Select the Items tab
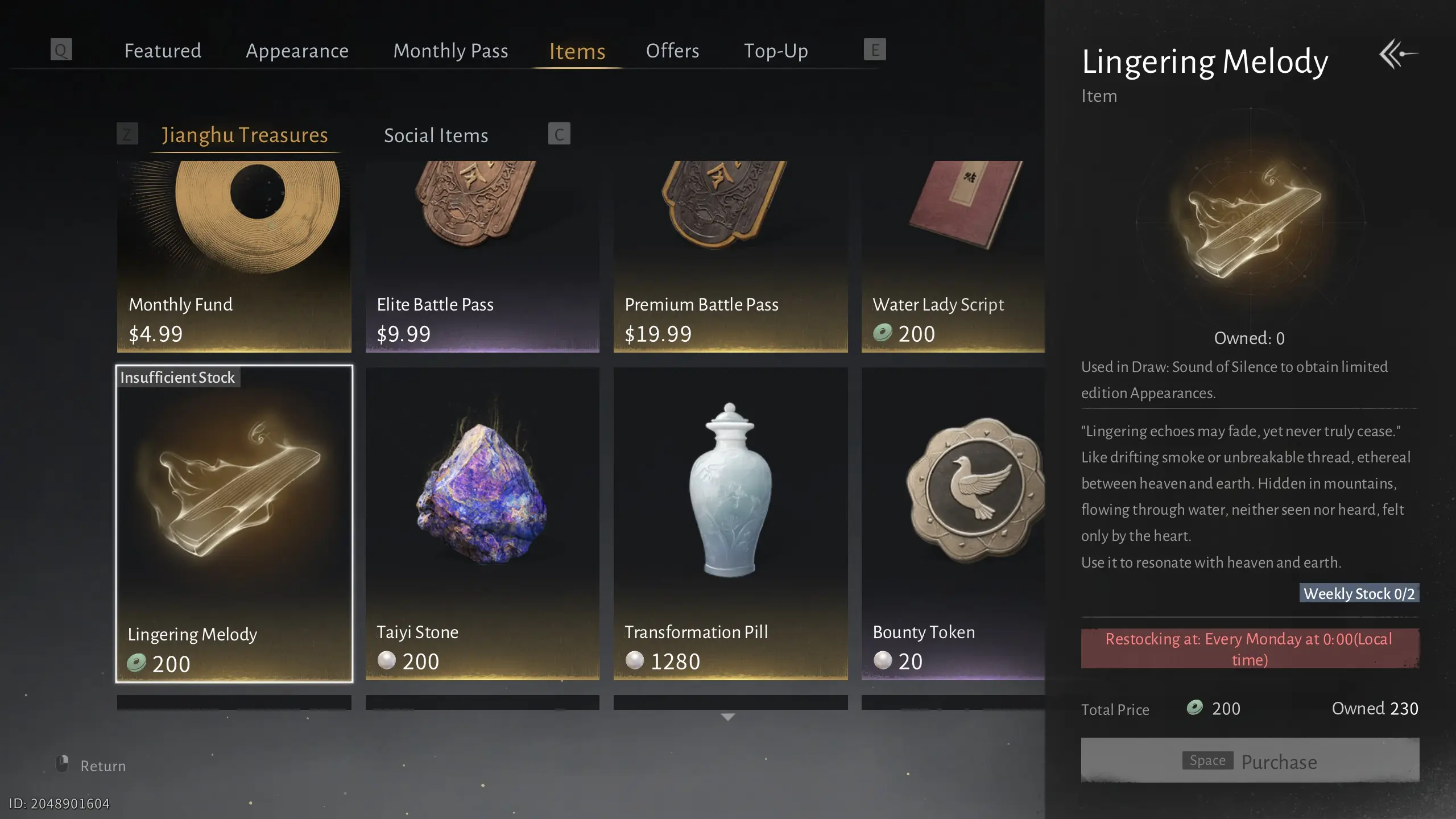The width and height of the screenshot is (1456, 819). point(577,51)
